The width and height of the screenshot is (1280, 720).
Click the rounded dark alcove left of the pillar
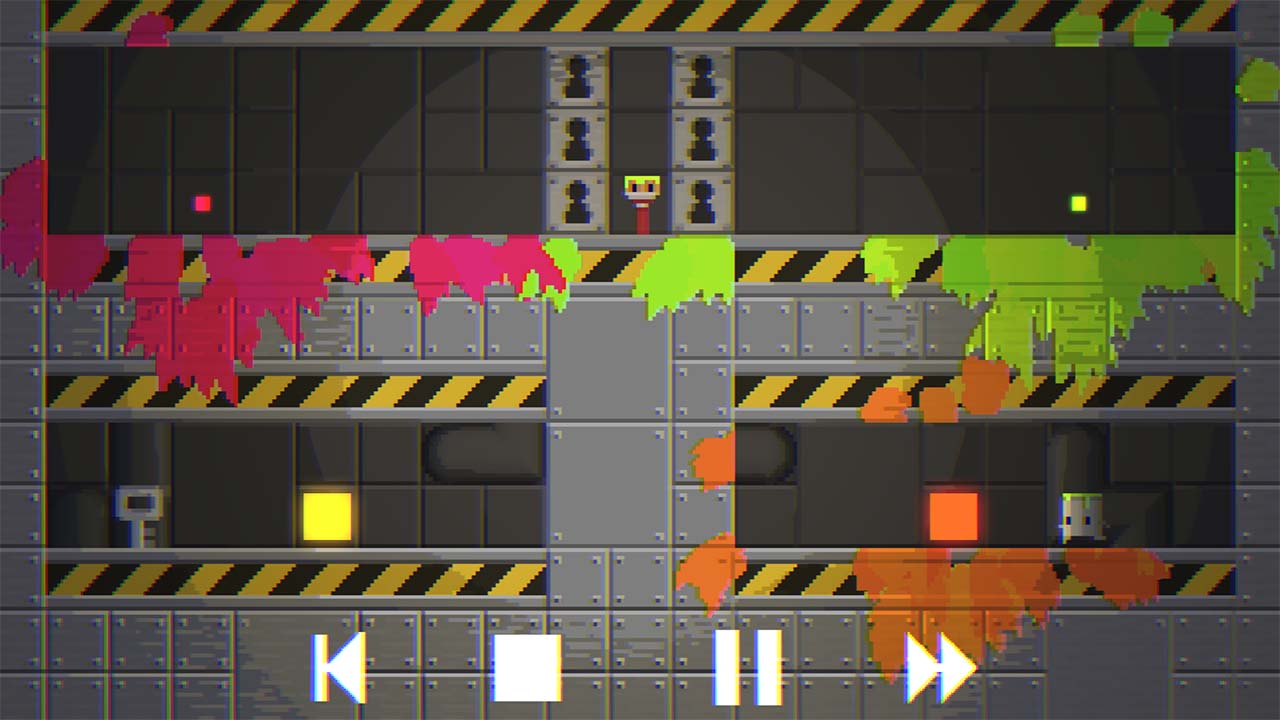tap(480, 448)
